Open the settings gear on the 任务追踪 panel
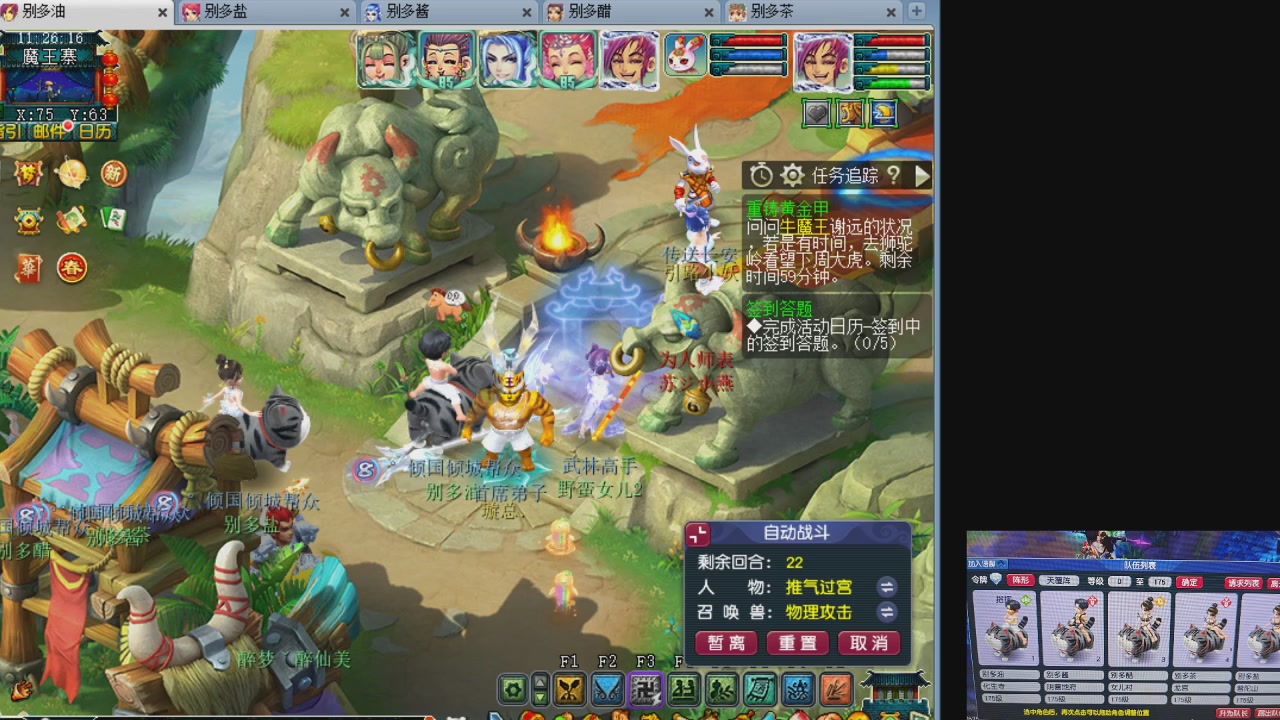Image resolution: width=1280 pixels, height=720 pixels. (x=791, y=175)
